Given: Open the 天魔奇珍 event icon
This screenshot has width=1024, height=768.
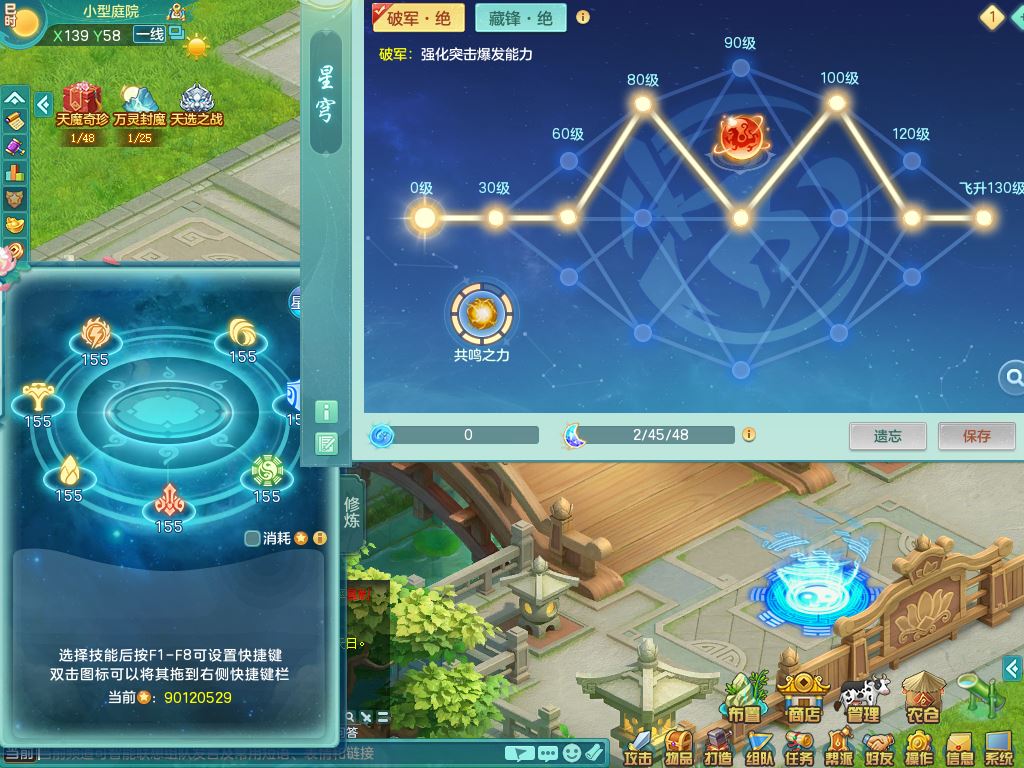Looking at the screenshot, I should pos(82,101).
